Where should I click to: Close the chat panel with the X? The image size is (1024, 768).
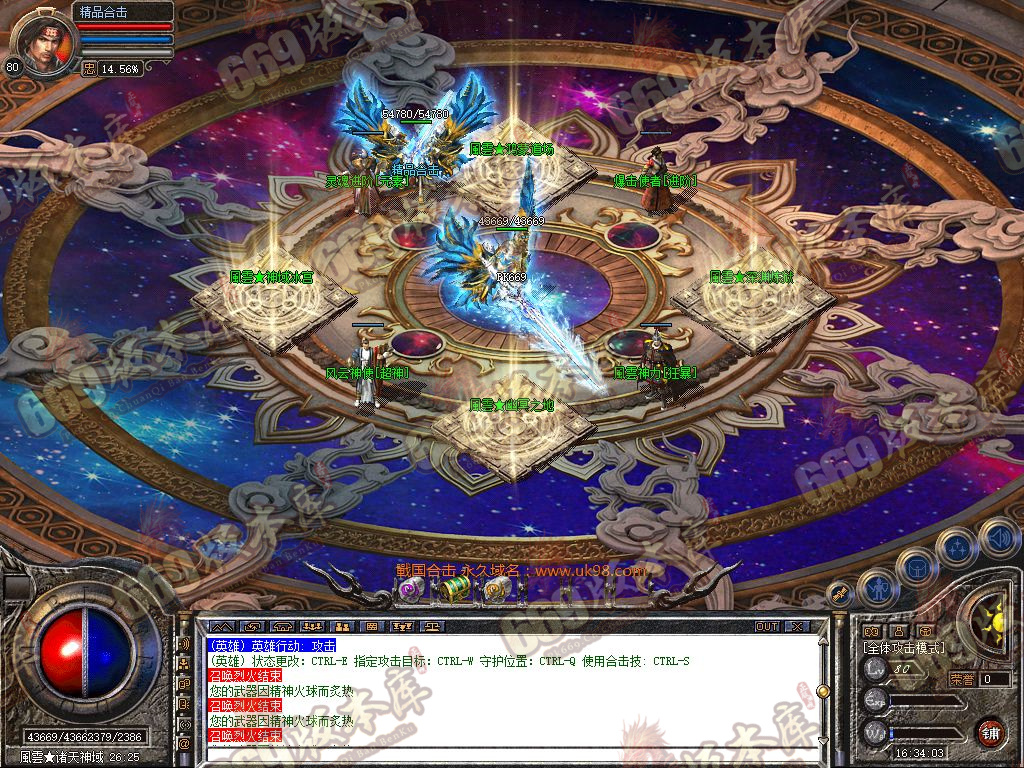(797, 627)
